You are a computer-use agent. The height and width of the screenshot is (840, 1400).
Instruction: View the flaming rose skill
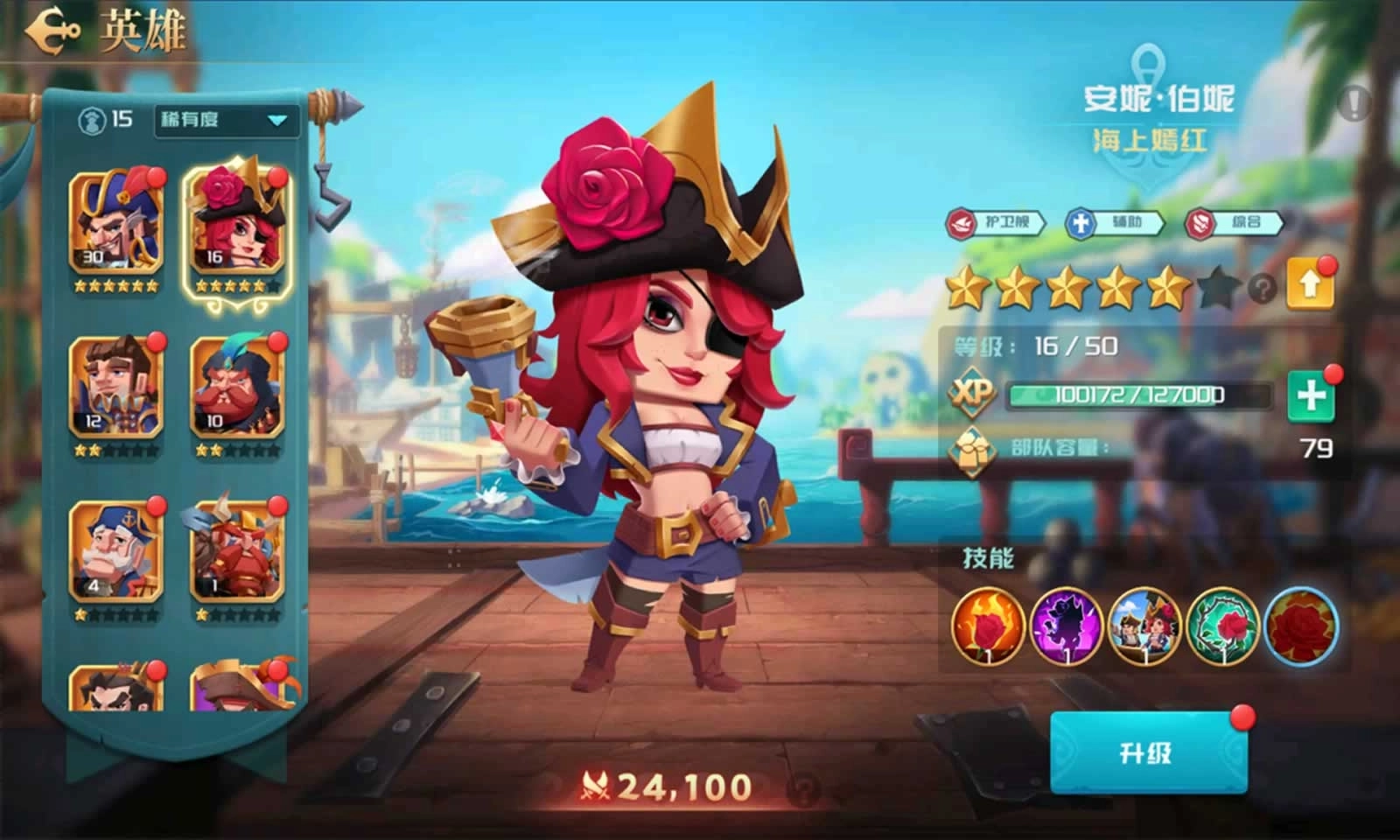988,626
